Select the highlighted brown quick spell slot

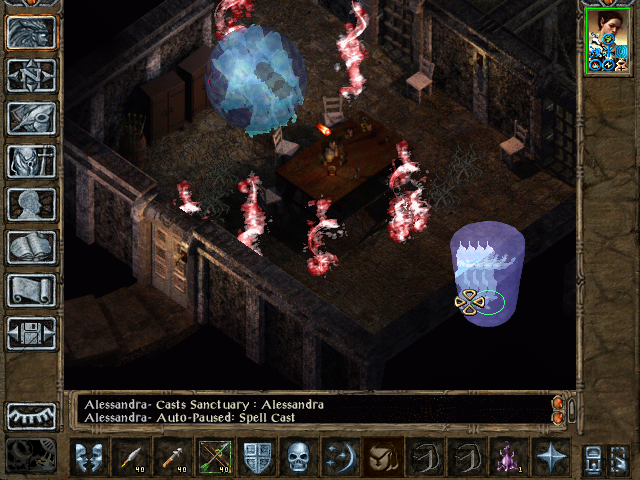[382, 457]
